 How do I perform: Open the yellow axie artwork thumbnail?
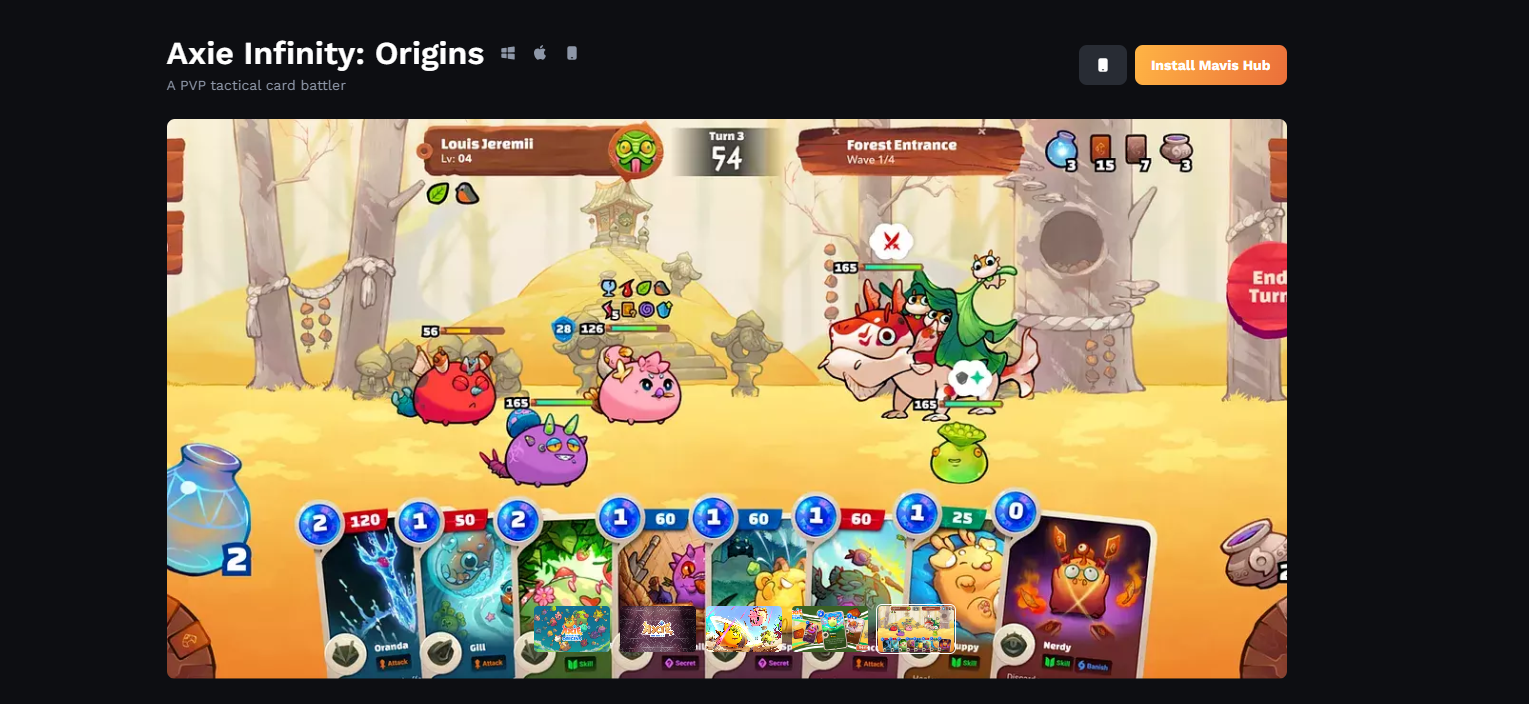click(x=743, y=629)
